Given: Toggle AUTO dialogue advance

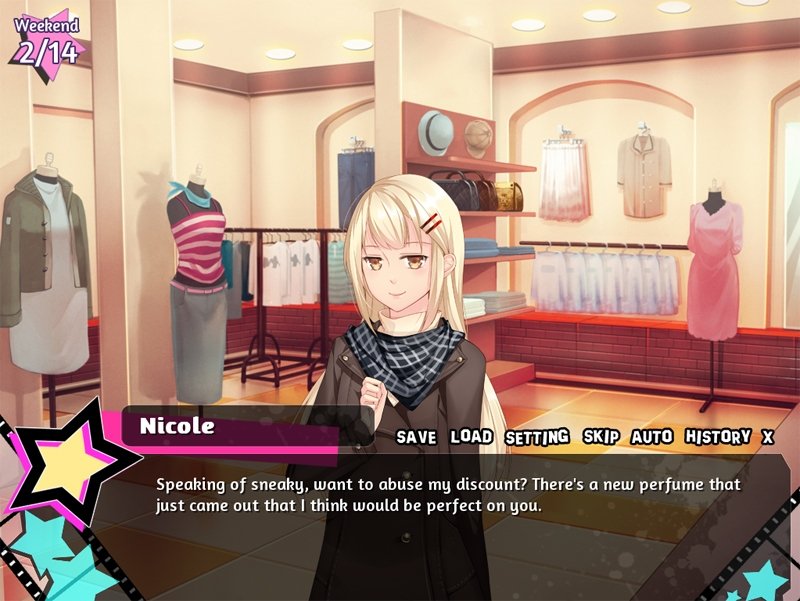Looking at the screenshot, I should coord(652,437).
